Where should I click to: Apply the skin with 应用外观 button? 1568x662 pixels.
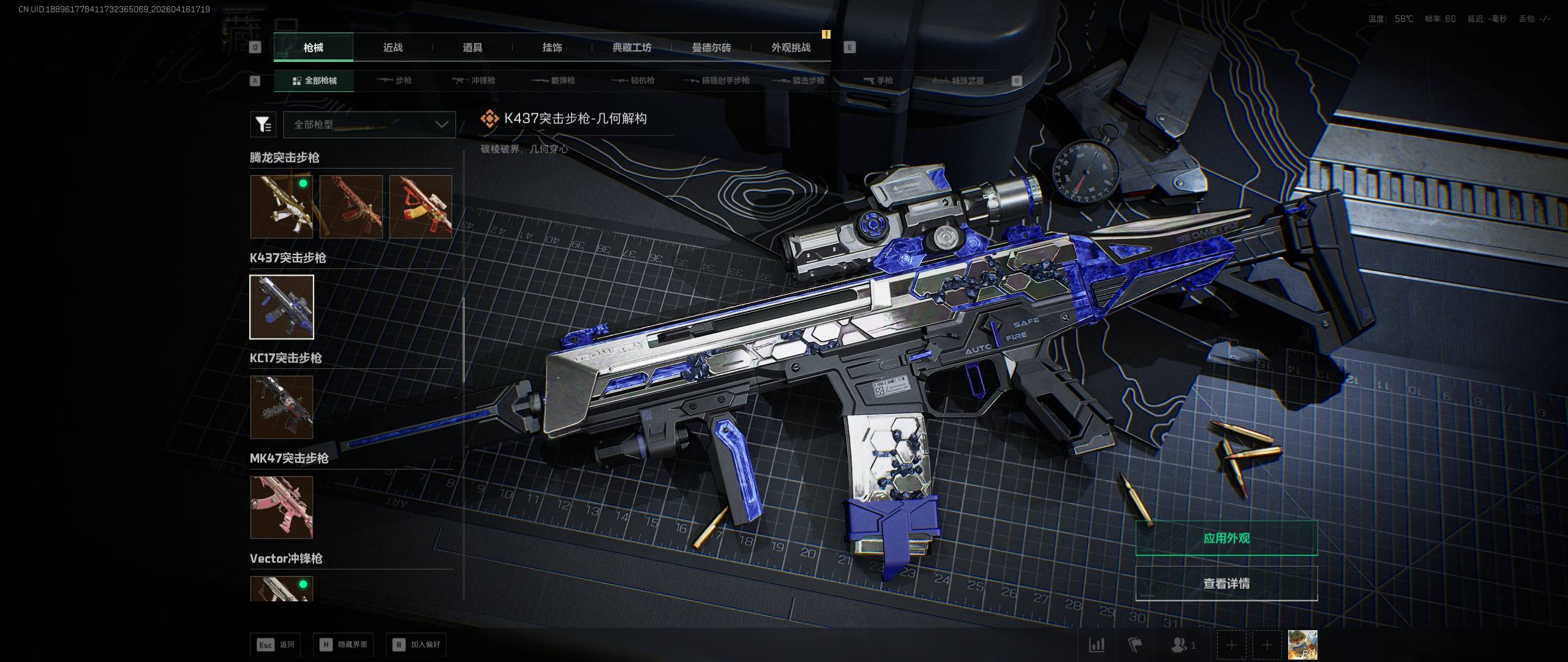click(x=1226, y=538)
